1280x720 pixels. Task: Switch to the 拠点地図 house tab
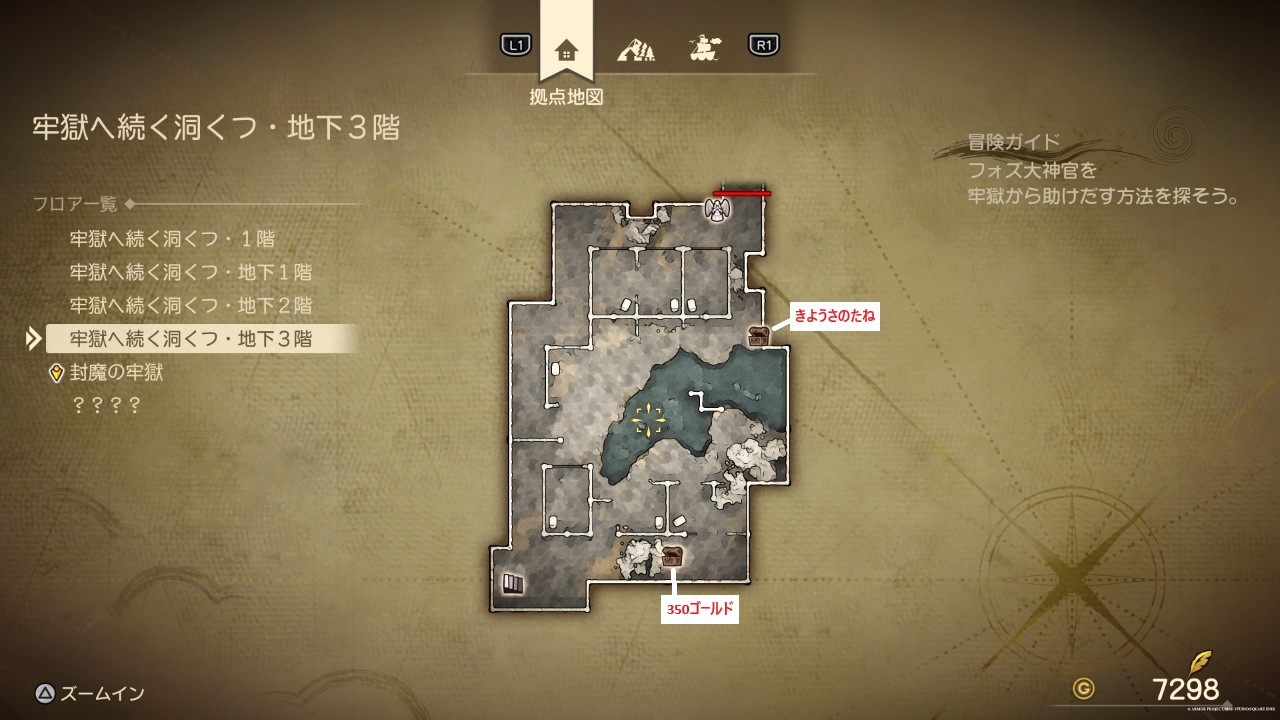(x=566, y=49)
